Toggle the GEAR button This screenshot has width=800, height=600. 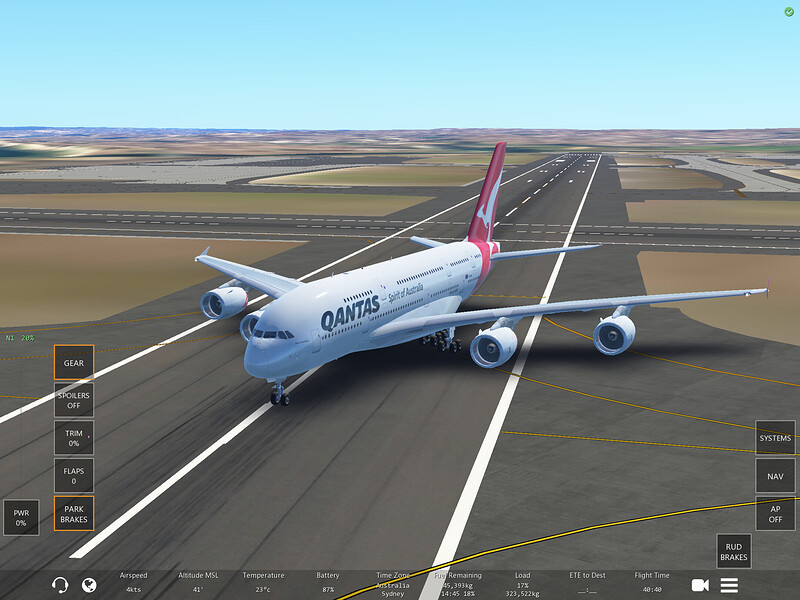tap(74, 363)
